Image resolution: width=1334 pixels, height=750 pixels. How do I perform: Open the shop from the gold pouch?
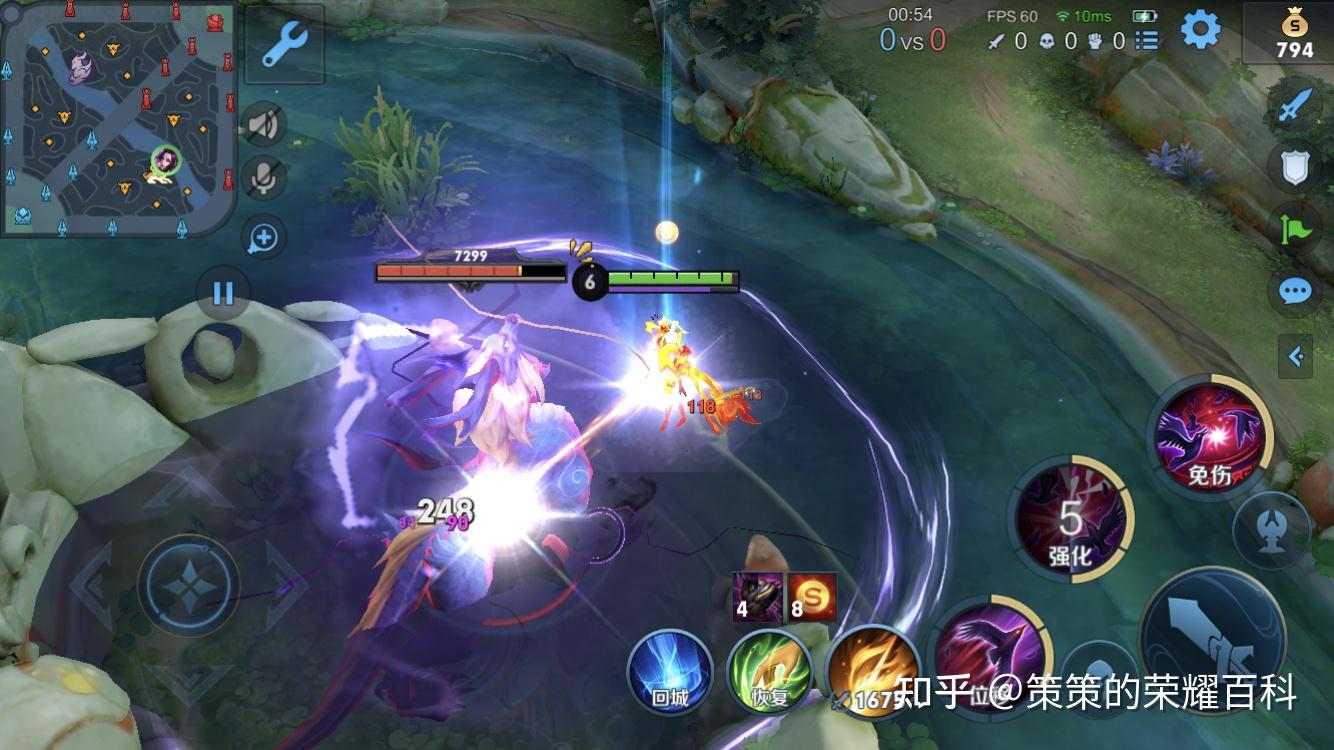(x=1293, y=35)
